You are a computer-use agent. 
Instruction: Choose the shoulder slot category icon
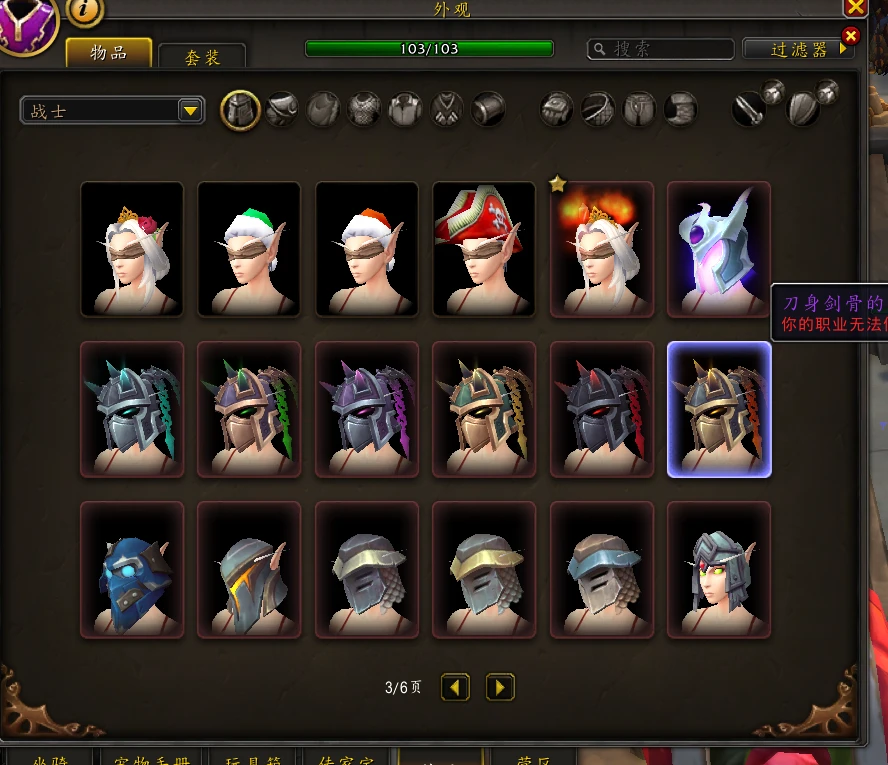click(282, 109)
